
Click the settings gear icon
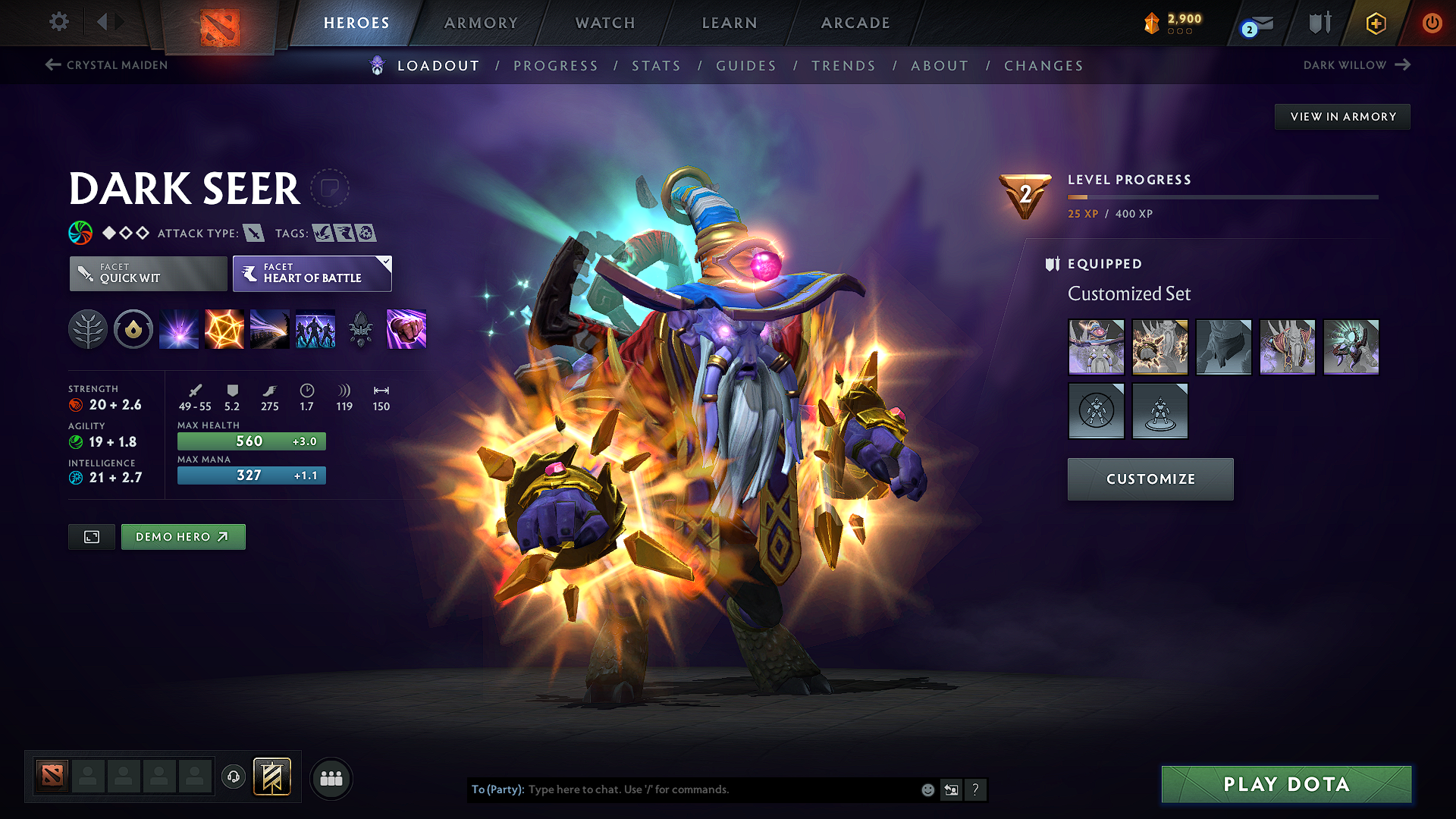pos(58,23)
